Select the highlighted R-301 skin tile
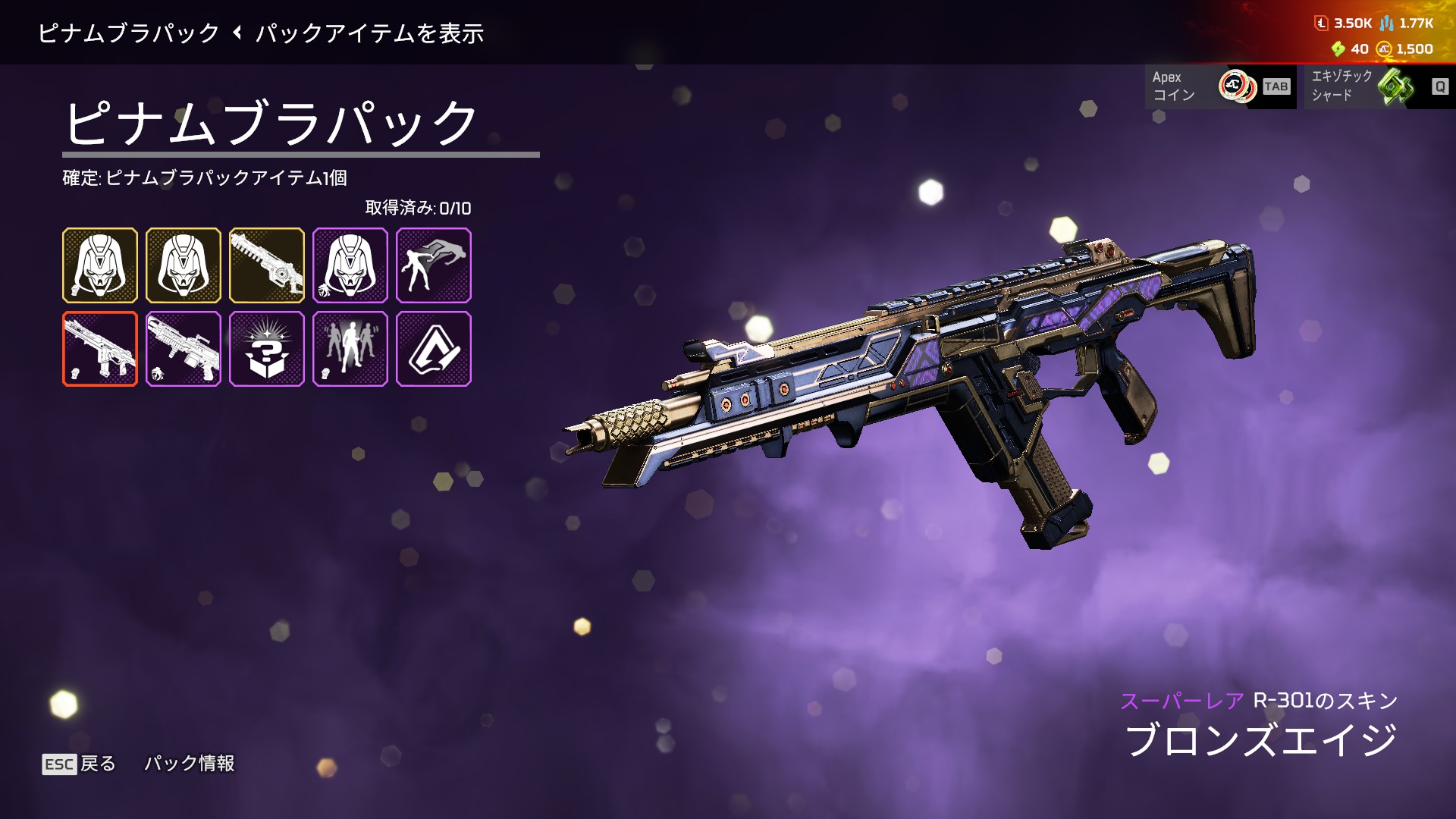 coord(100,349)
